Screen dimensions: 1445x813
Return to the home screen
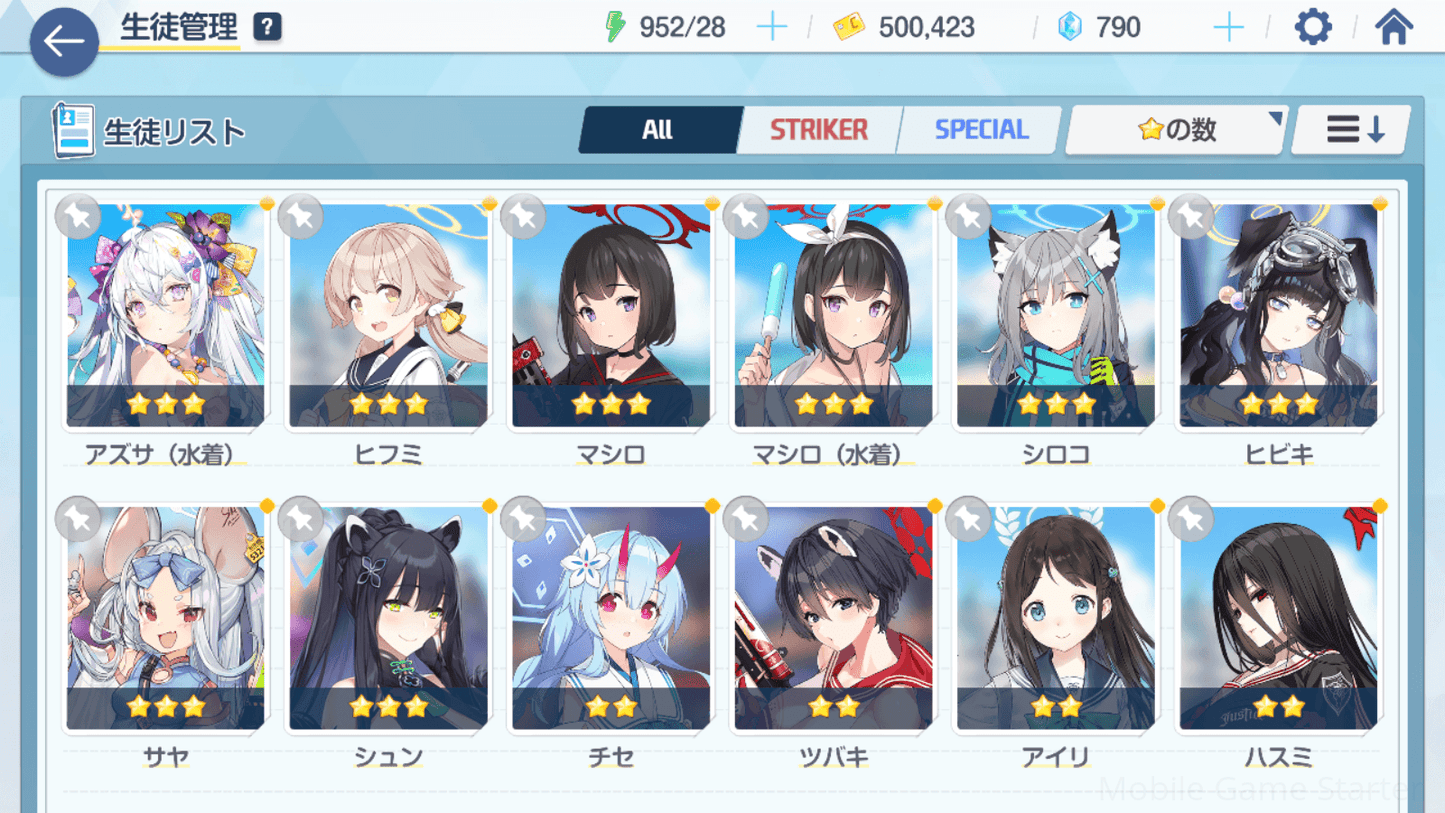(1393, 27)
